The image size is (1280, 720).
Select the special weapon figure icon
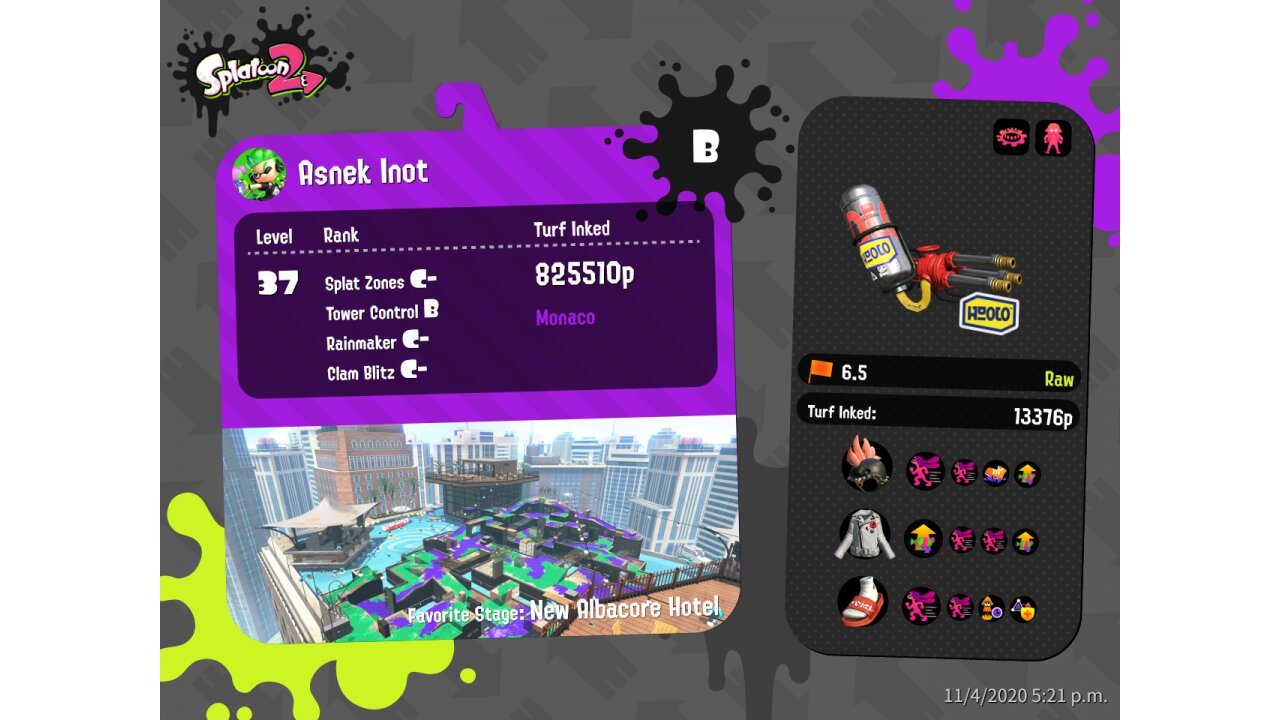click(x=1053, y=138)
